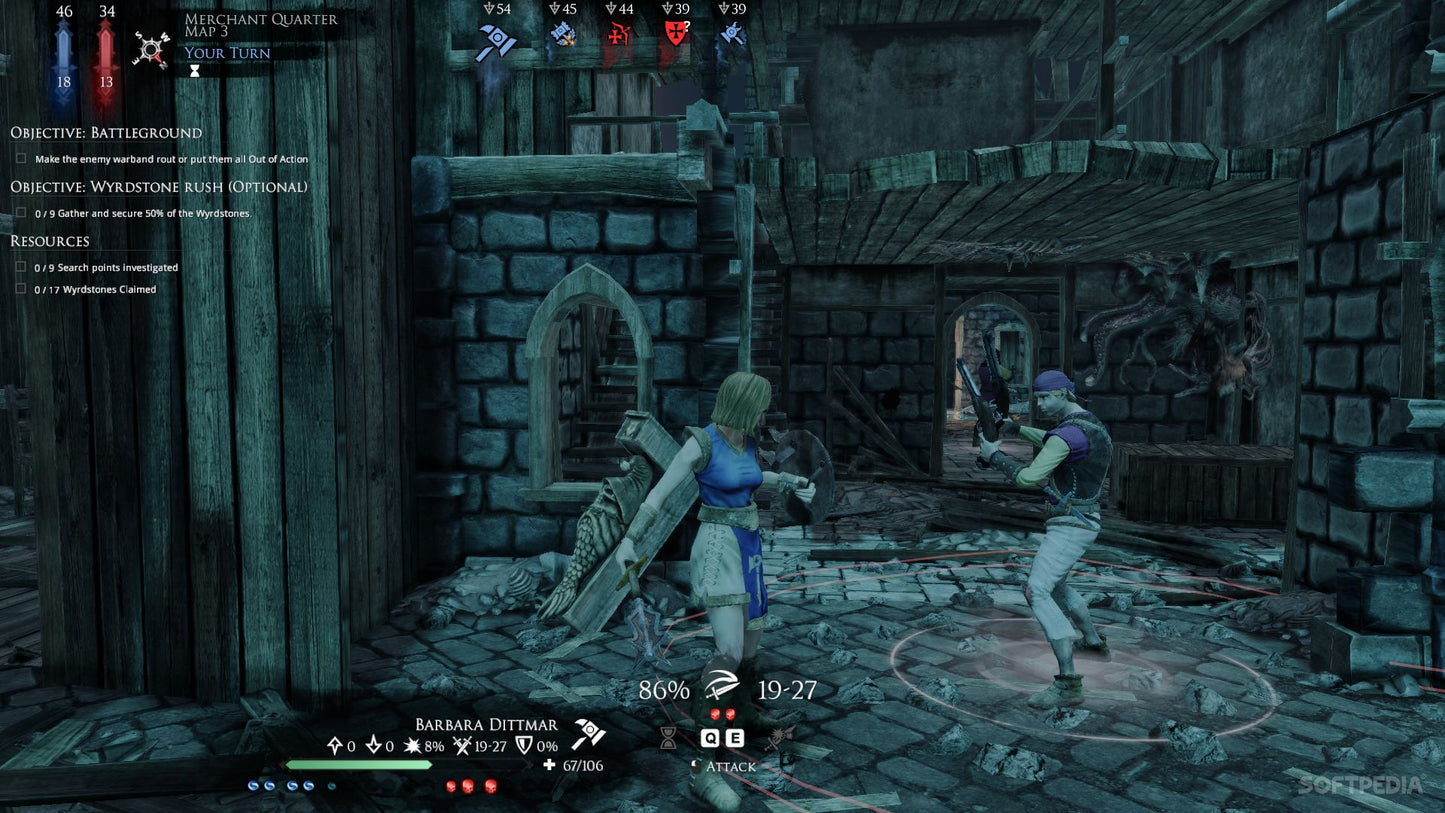The image size is (1445, 813).
Task: Select the red shield portrait marked 39
Action: click(x=676, y=35)
